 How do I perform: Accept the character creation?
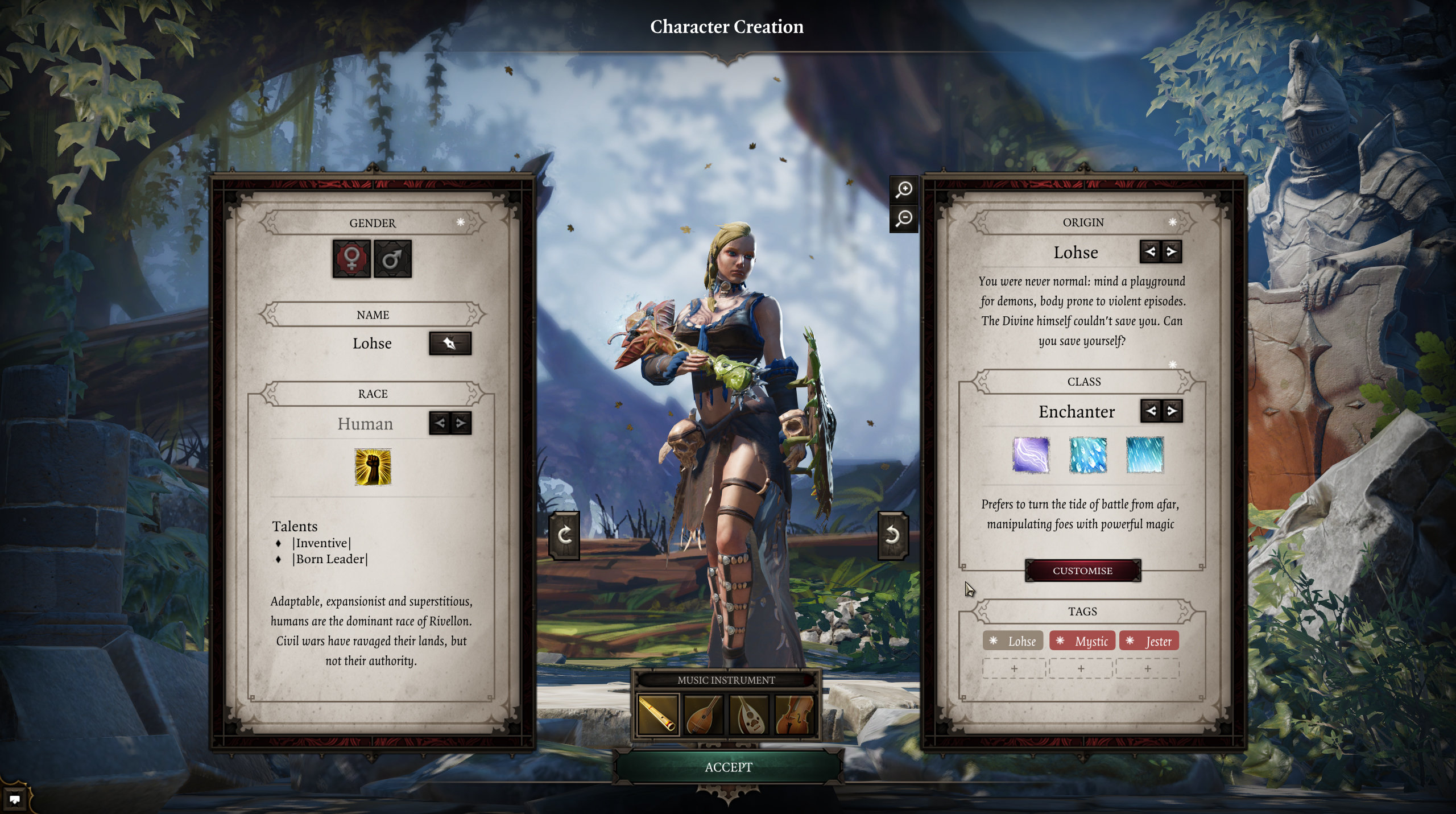pos(728,767)
